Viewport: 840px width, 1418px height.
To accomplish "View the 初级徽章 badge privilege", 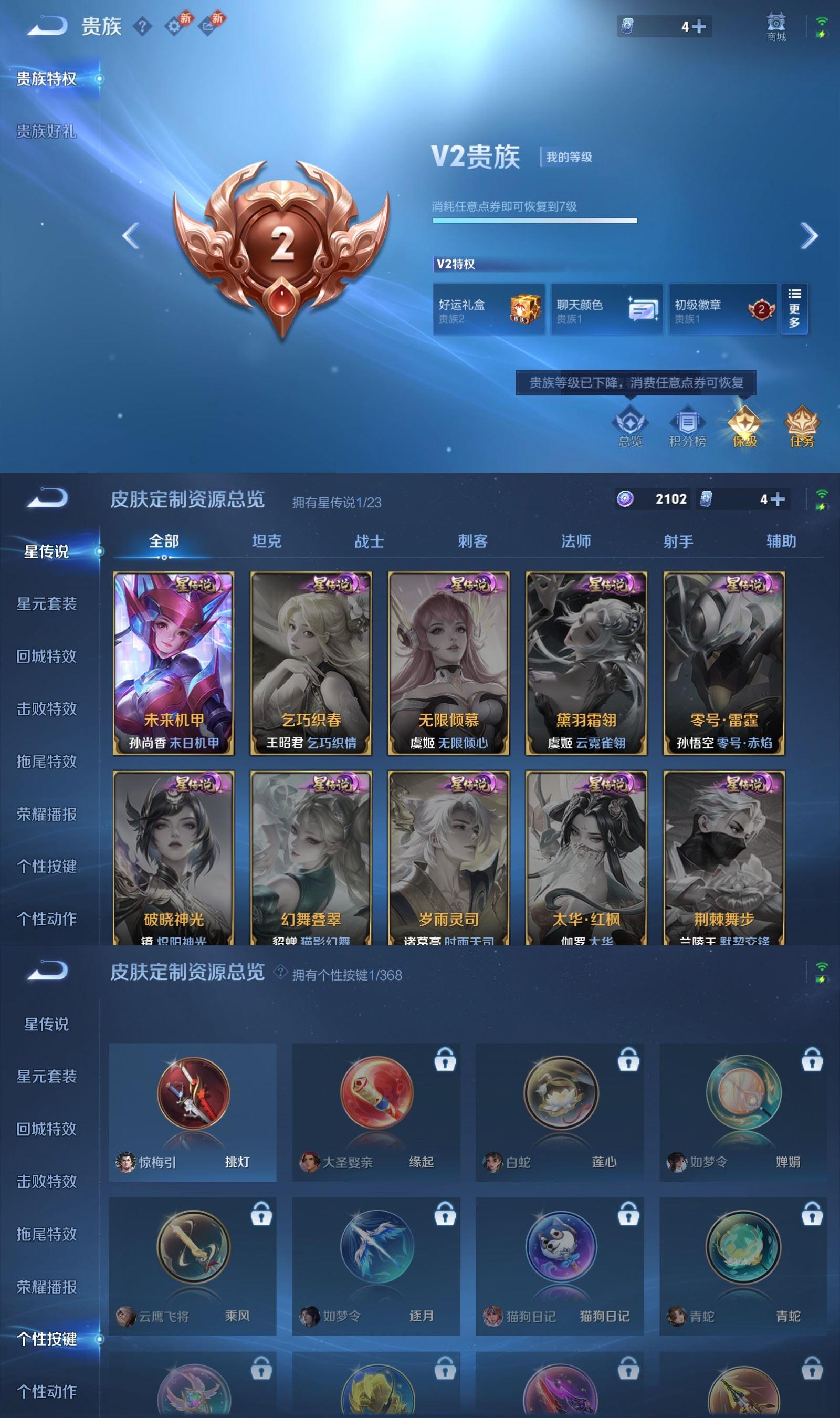I will pyautogui.click(x=723, y=308).
